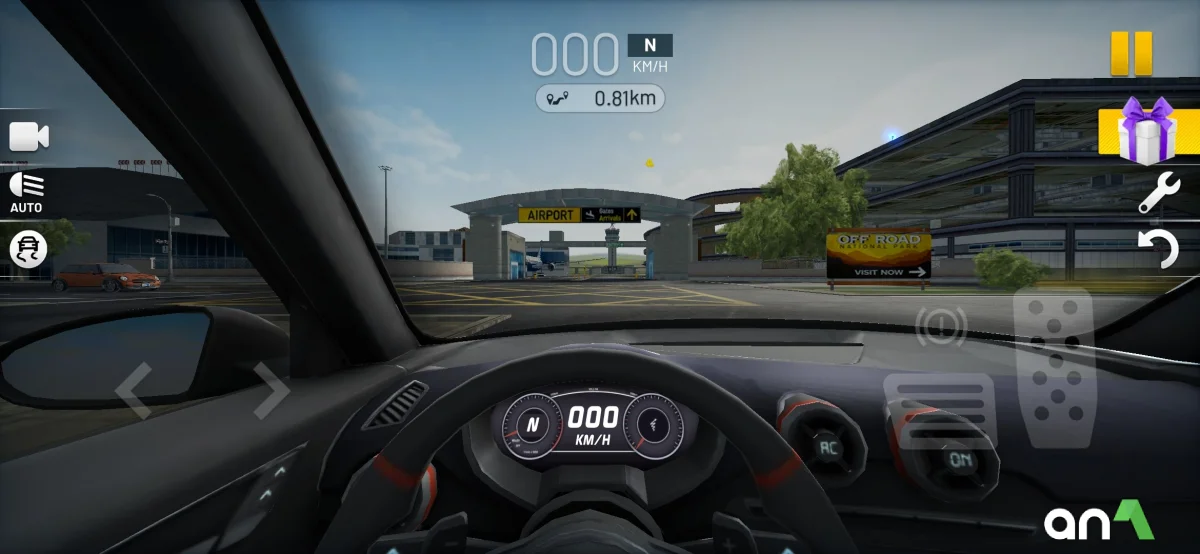Image resolution: width=1200 pixels, height=554 pixels.
Task: Pause the game with the yellow pause button
Action: (x=1131, y=53)
